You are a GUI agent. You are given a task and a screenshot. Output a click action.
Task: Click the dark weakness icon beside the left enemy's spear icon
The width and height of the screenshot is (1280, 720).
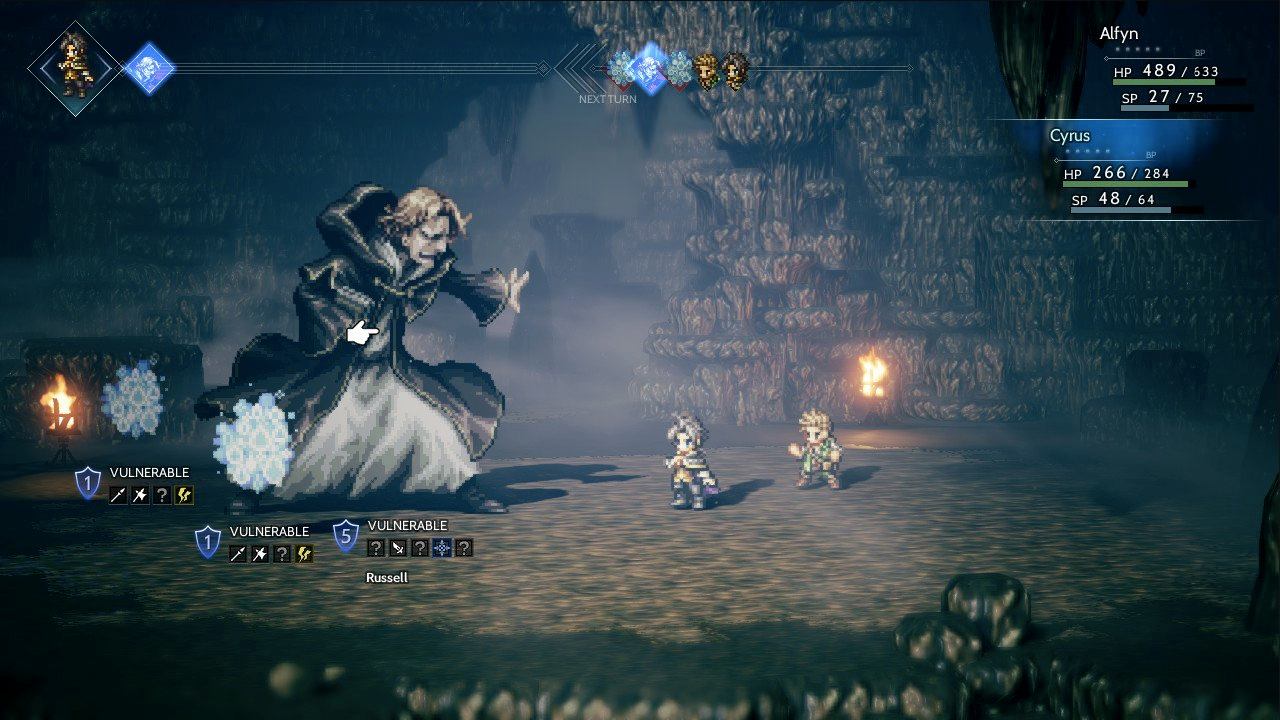(140, 494)
